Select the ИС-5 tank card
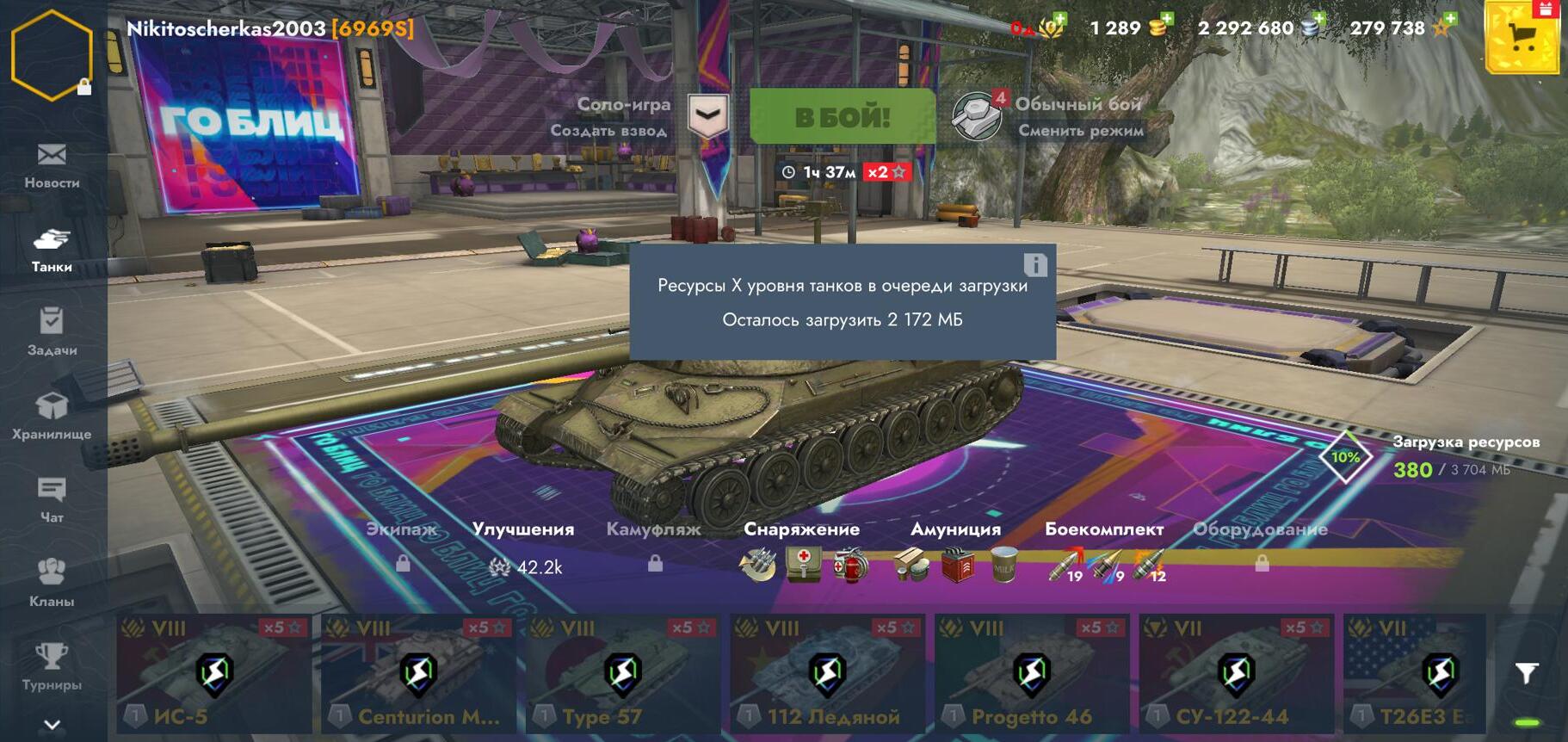The width and height of the screenshot is (1568, 742). click(x=213, y=673)
